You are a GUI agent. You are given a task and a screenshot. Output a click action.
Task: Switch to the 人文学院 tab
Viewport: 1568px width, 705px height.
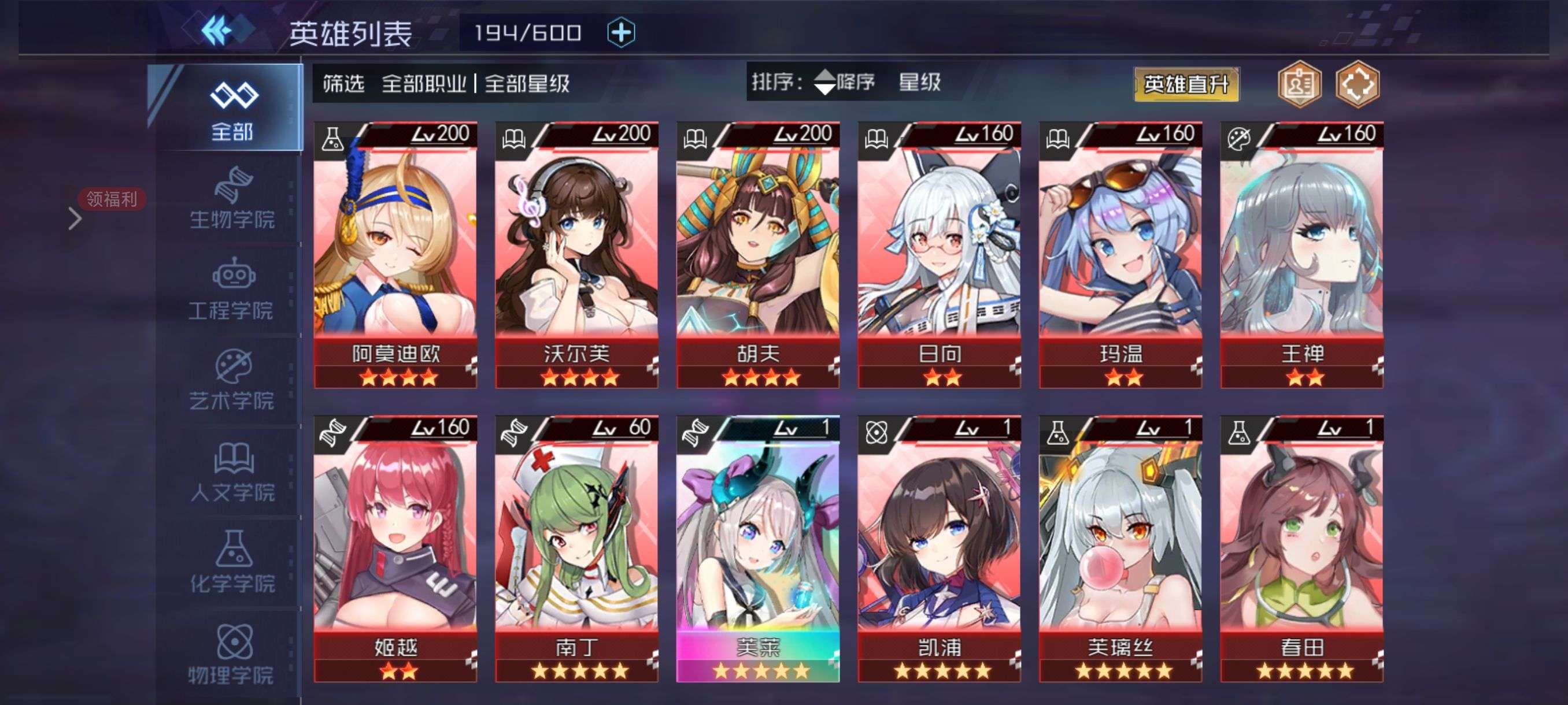[232, 473]
